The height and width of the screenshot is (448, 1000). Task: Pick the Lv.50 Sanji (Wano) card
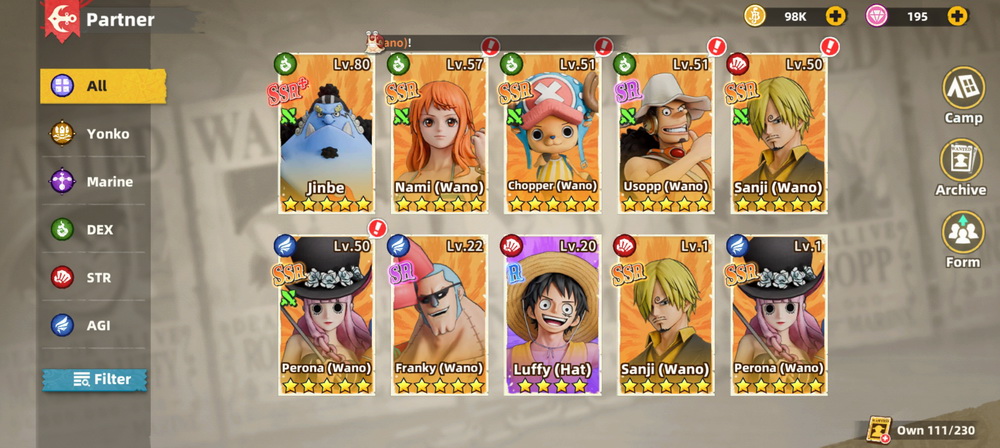point(778,133)
